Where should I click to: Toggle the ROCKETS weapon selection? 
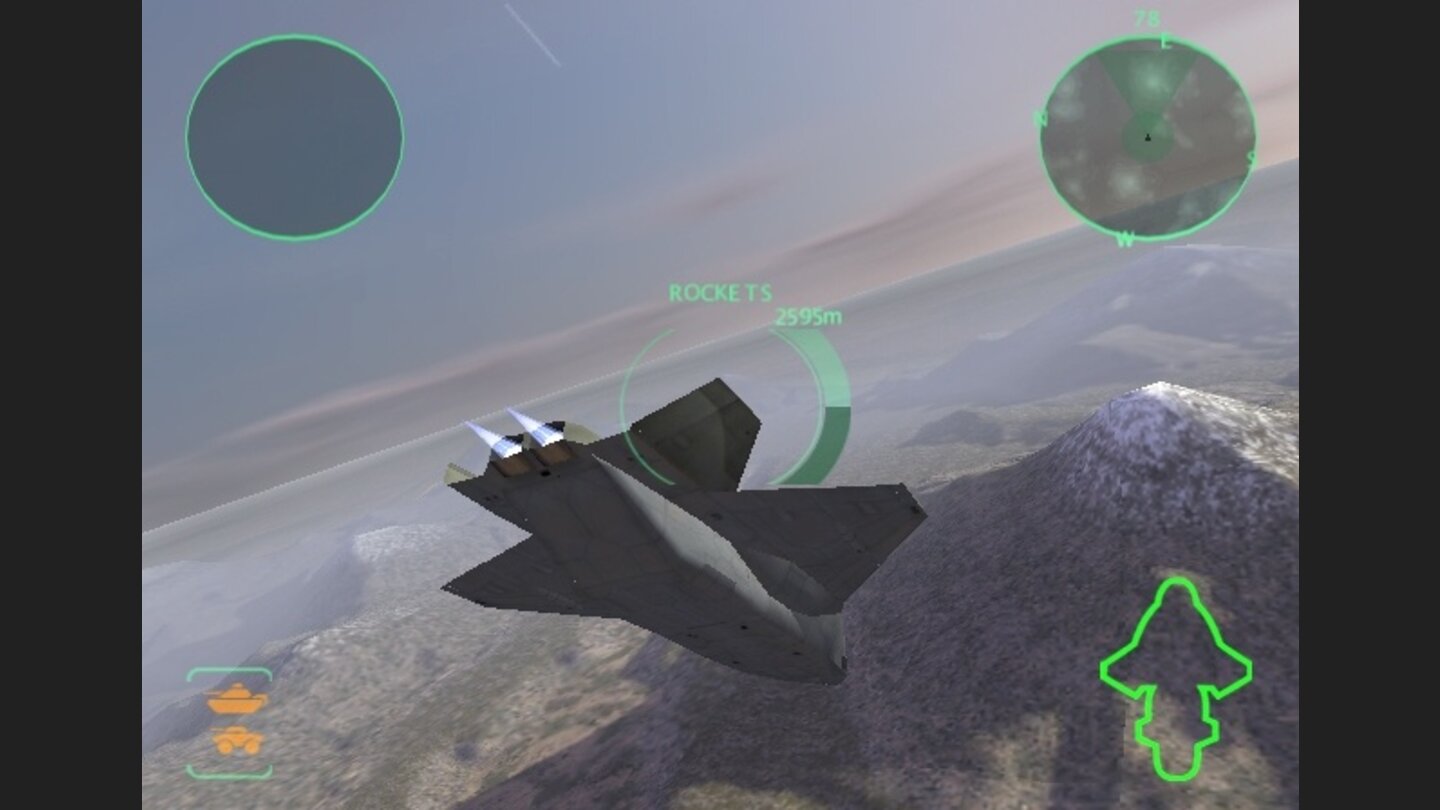click(x=718, y=293)
